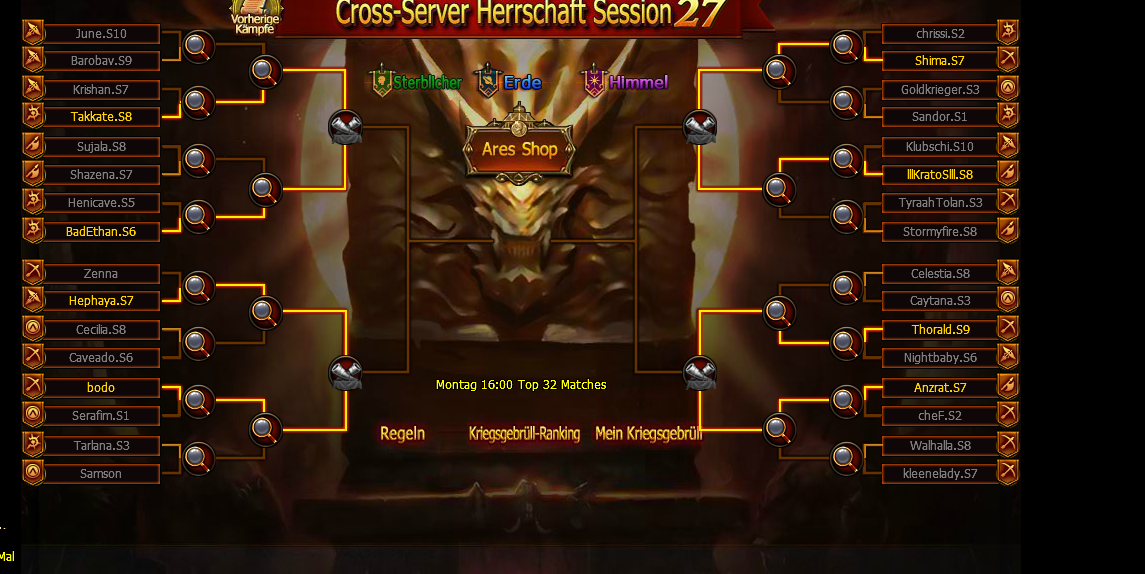Select the Celestia.S8 player entry
The image size is (1145, 574).
(939, 274)
